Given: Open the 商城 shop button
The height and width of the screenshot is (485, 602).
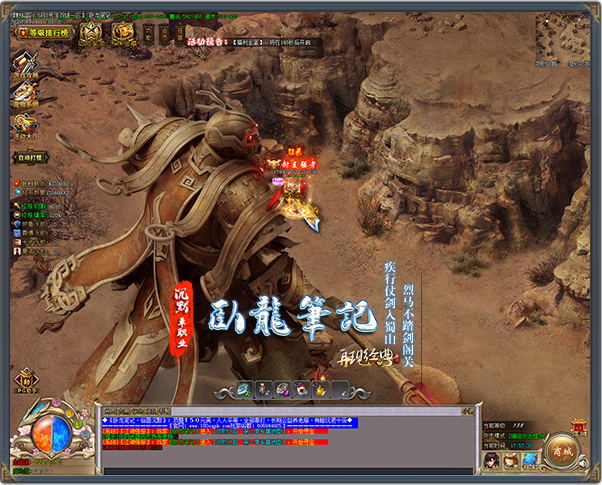Looking at the screenshot, I should click(563, 452).
